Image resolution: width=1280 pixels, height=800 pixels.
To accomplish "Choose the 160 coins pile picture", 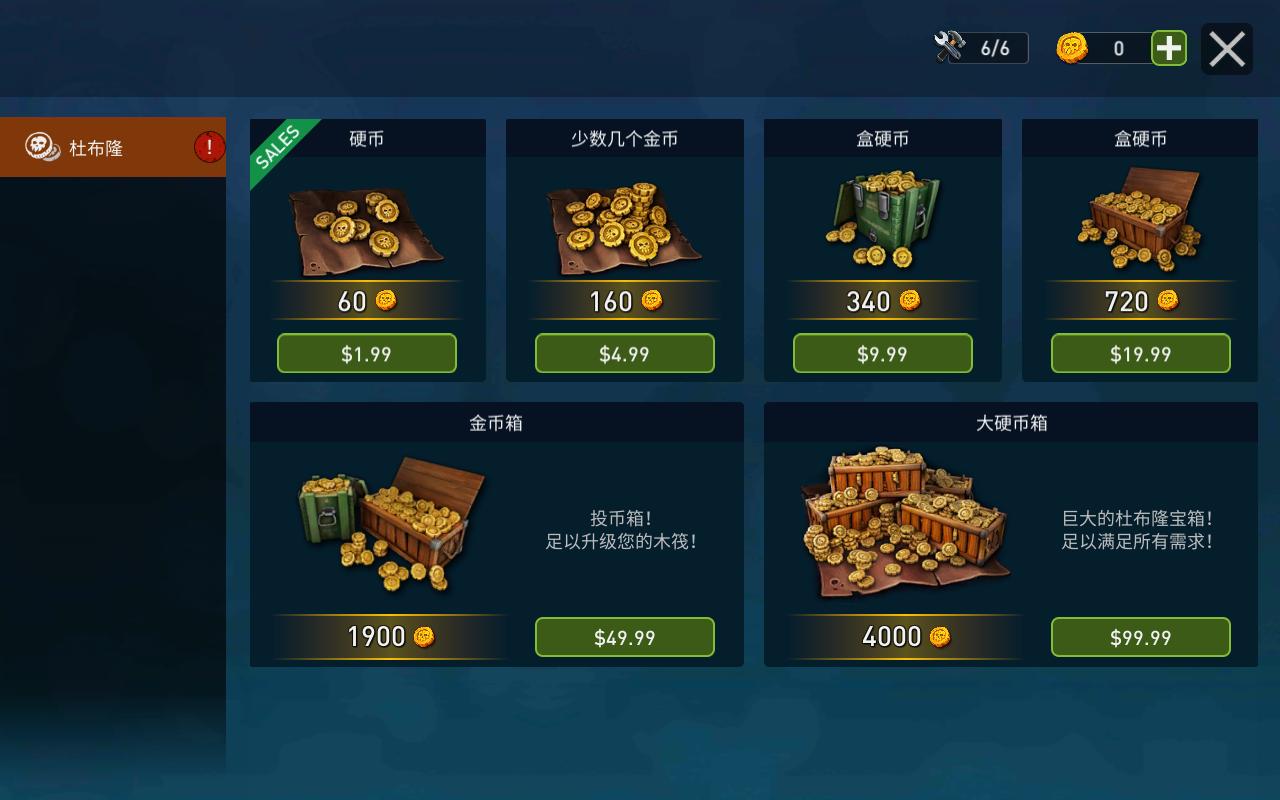I will click(625, 228).
